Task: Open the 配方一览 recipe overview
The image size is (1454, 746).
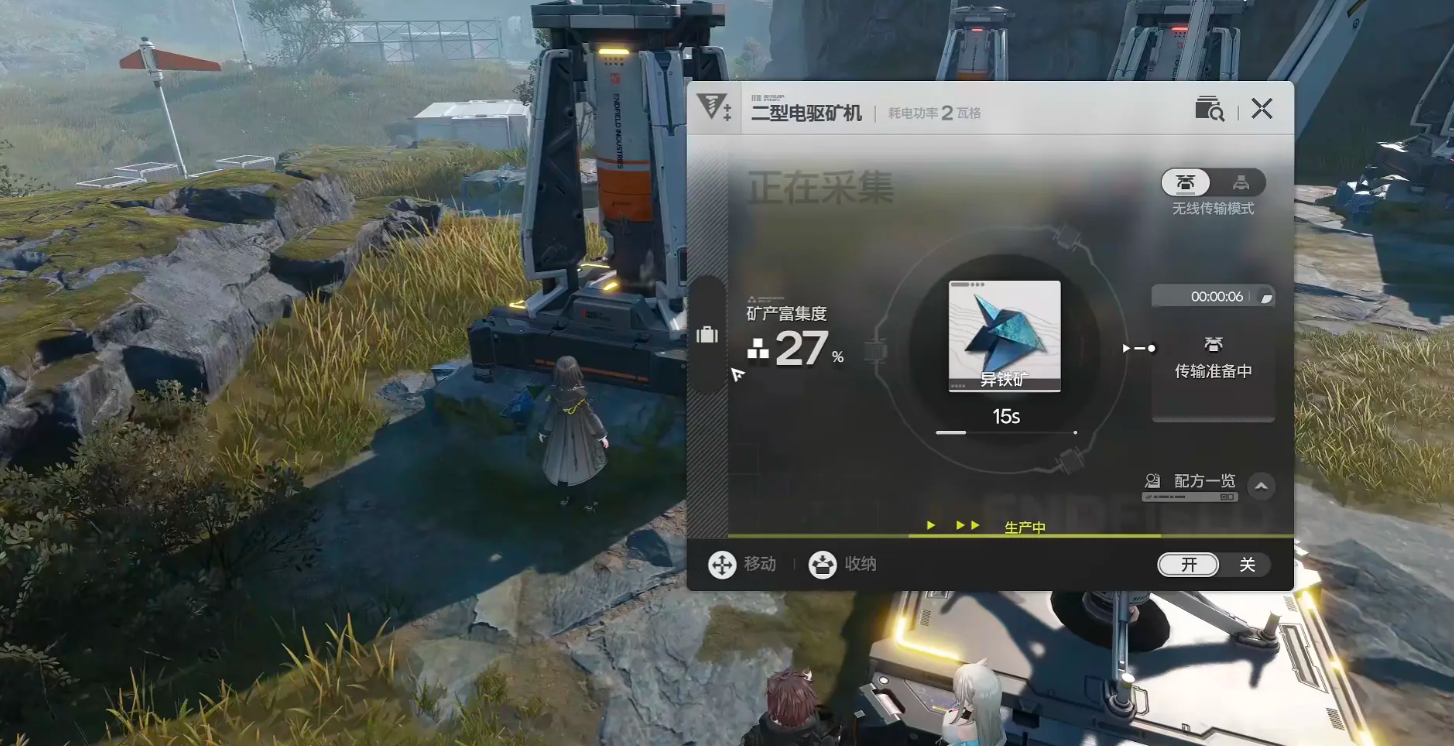Action: 1192,482
